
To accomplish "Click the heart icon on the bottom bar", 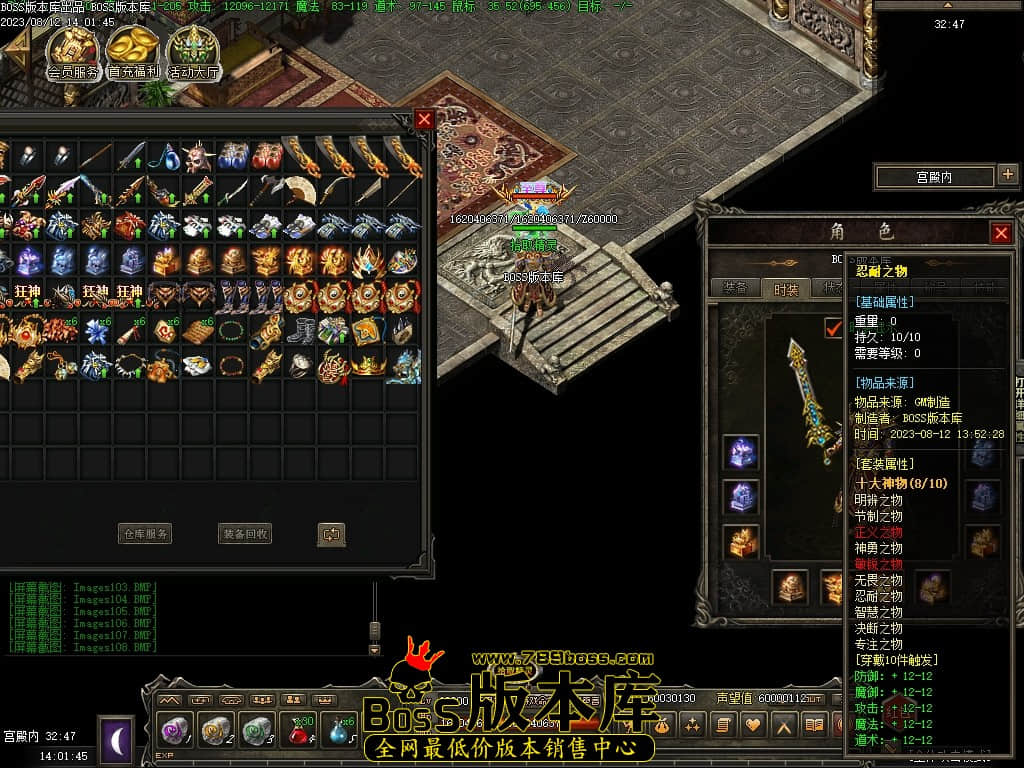I will [752, 725].
